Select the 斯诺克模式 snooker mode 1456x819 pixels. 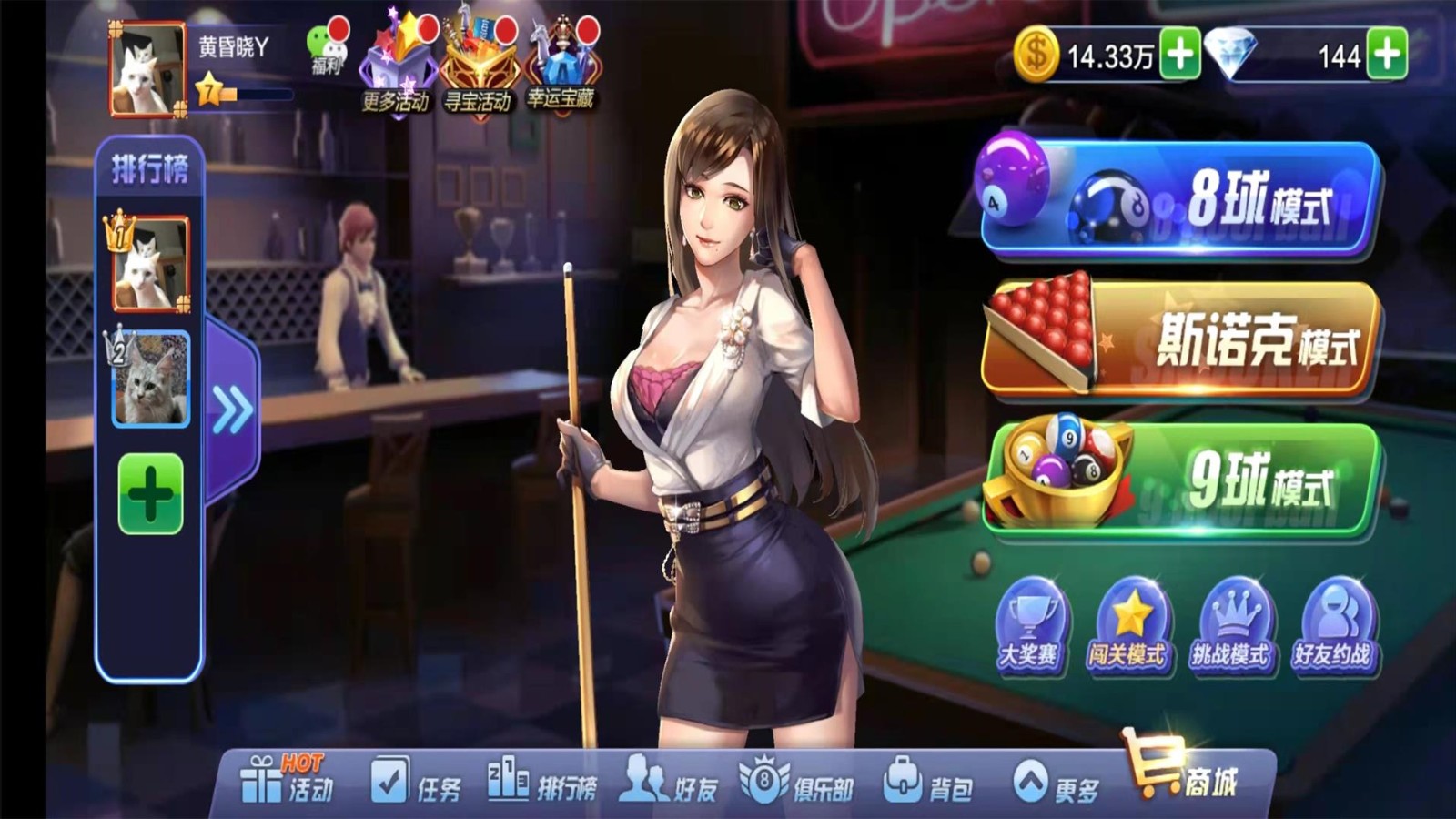pyautogui.click(x=1179, y=339)
